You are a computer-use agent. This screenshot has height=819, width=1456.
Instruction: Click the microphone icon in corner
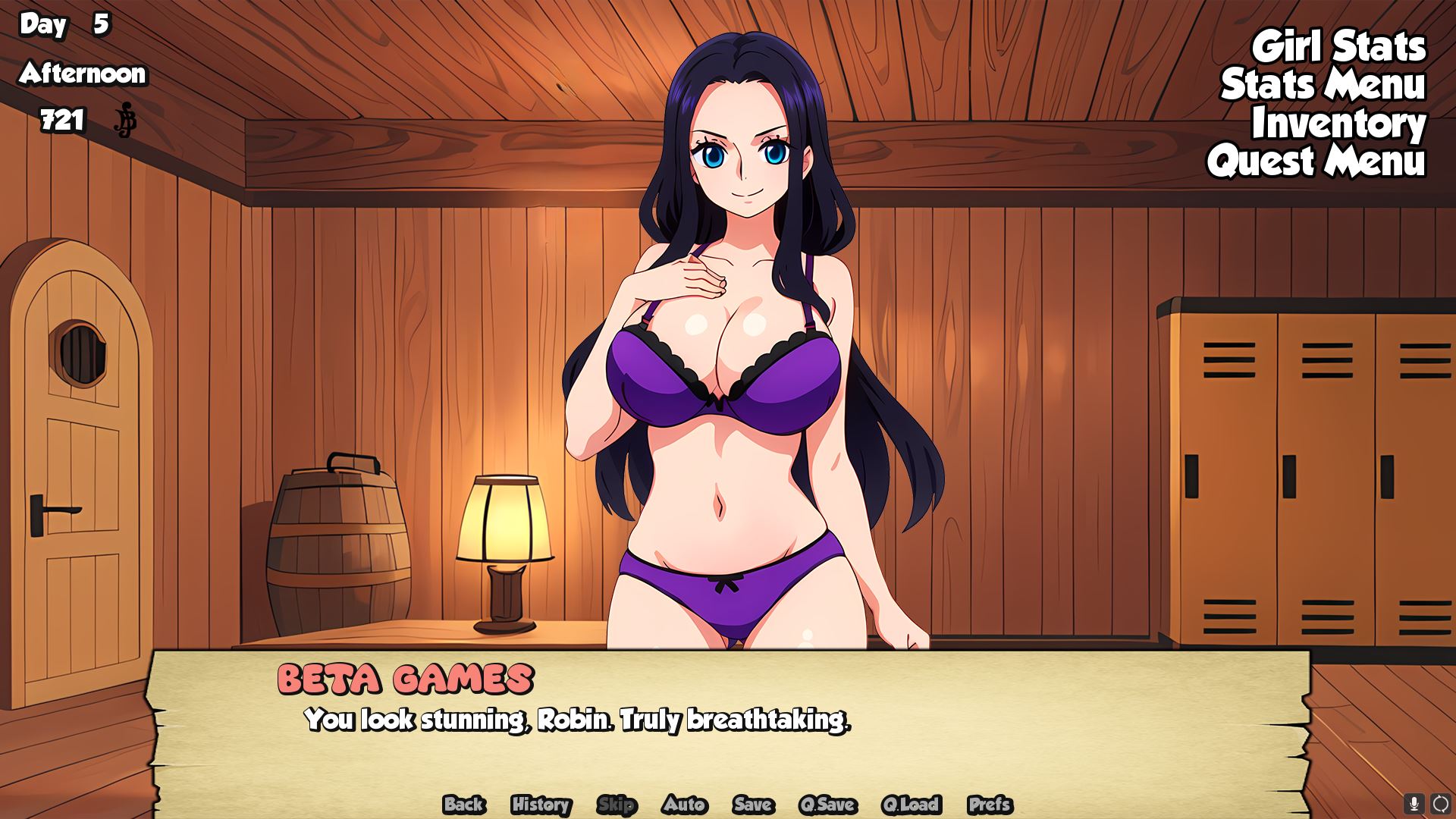pyautogui.click(x=1414, y=803)
